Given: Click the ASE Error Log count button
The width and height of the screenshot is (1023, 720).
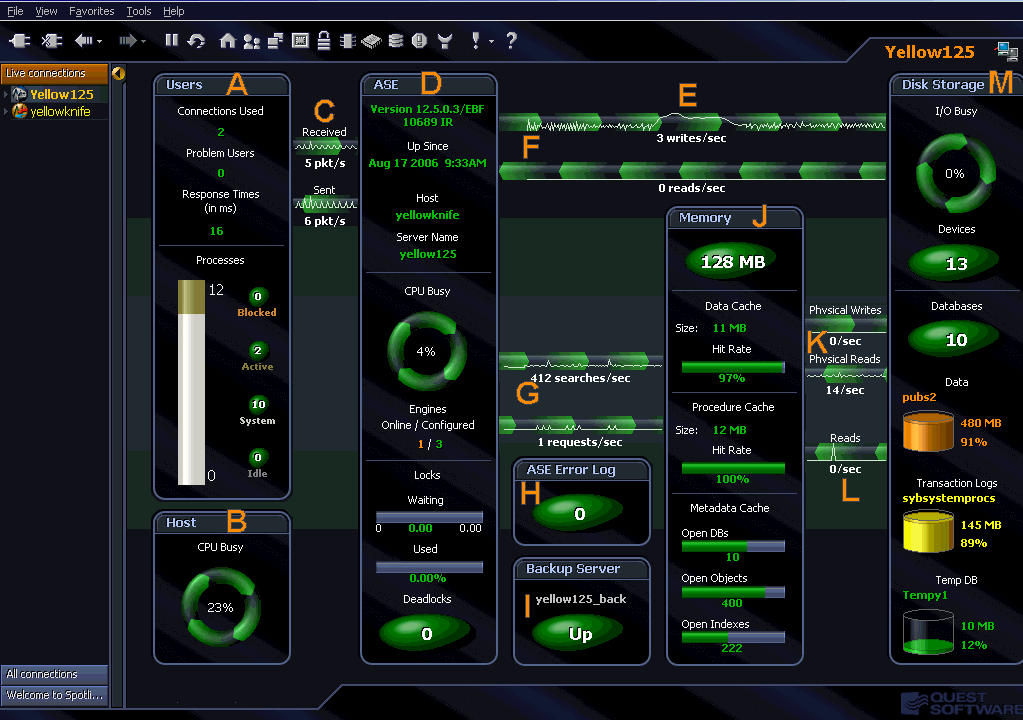Looking at the screenshot, I should [x=580, y=514].
